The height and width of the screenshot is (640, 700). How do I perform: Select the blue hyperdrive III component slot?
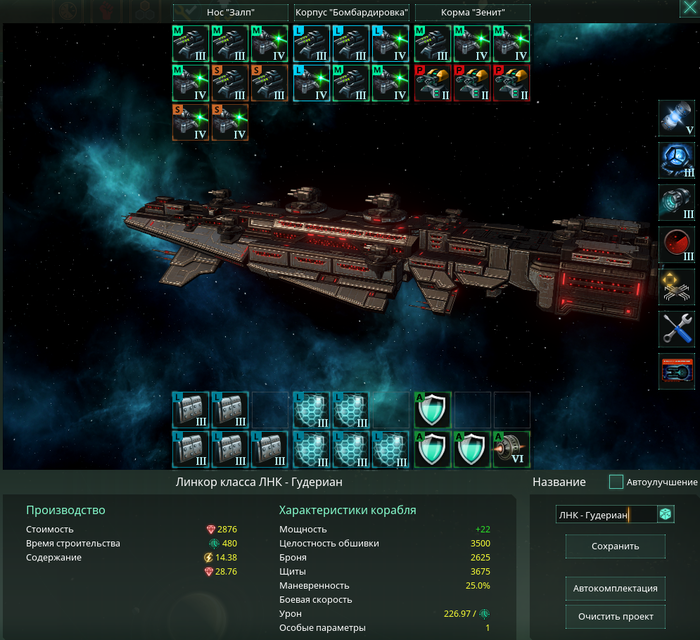coord(677,160)
